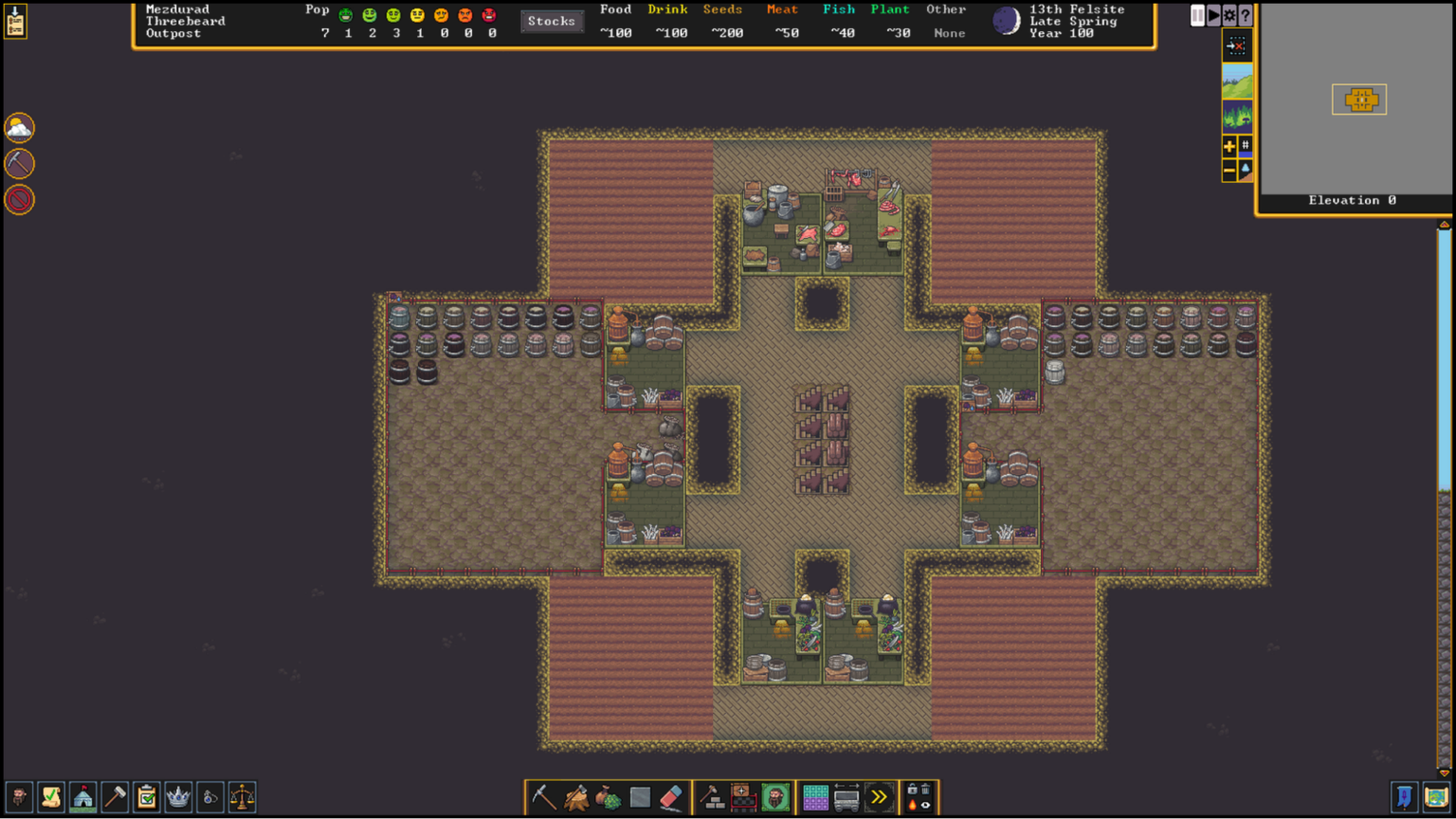Select the gather plants tool

tap(609, 796)
